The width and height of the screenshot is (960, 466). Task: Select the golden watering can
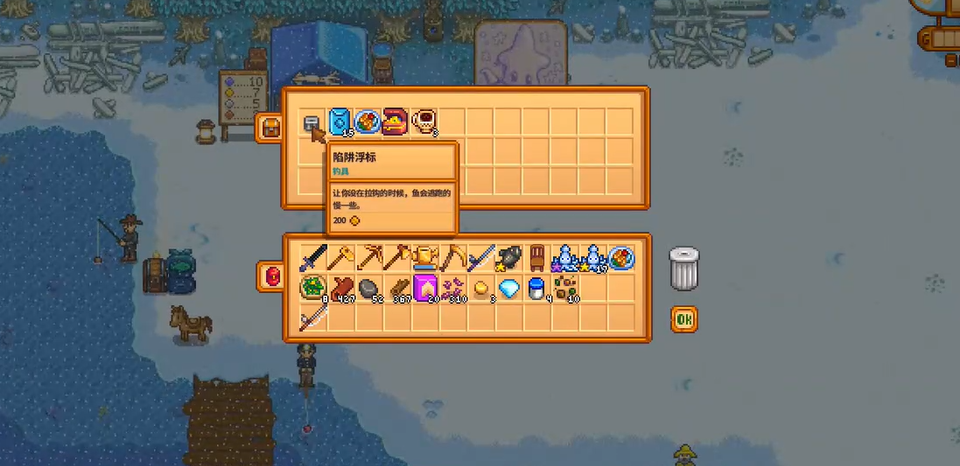(x=425, y=259)
